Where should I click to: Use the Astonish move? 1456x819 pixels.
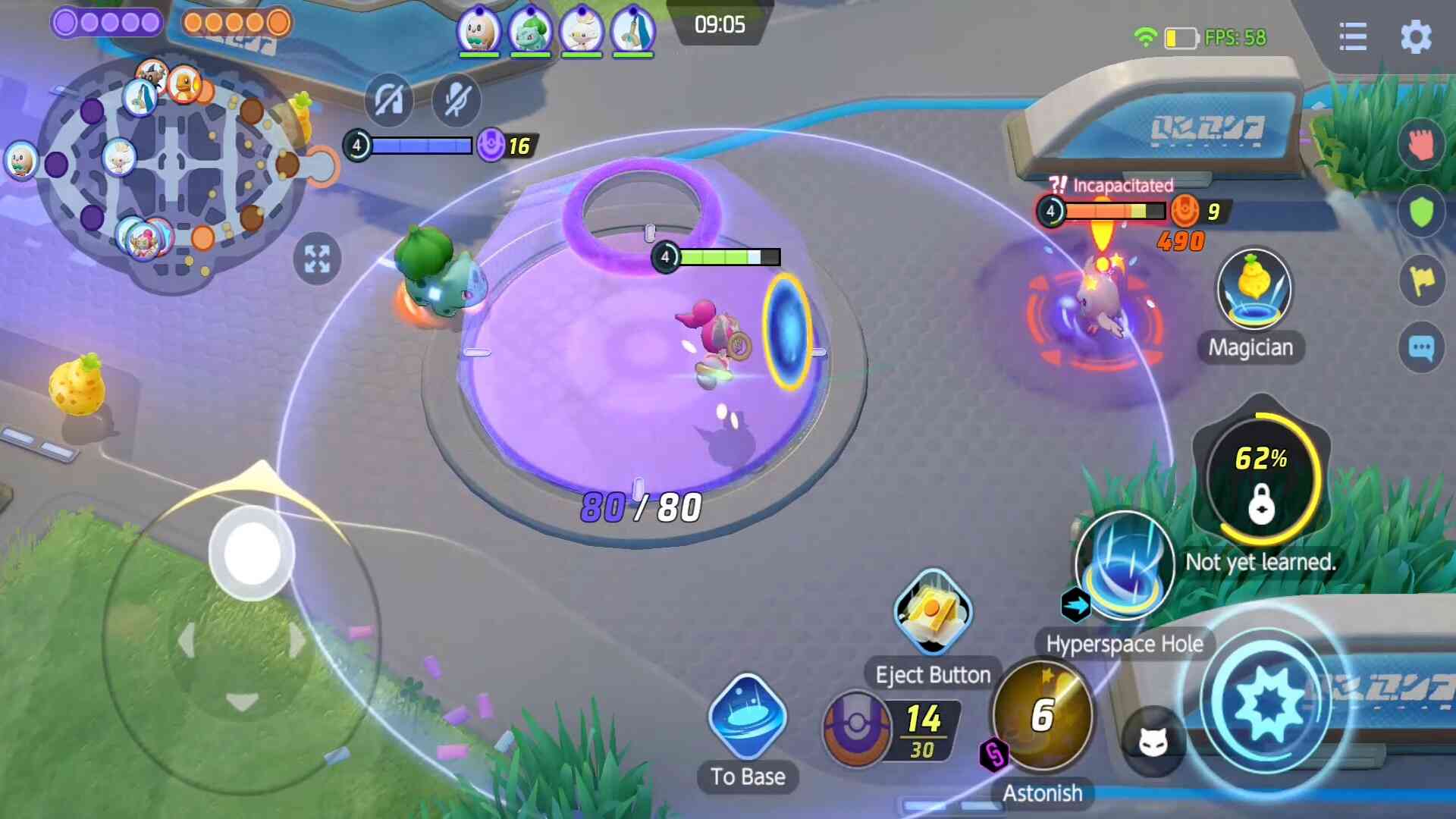(1043, 714)
